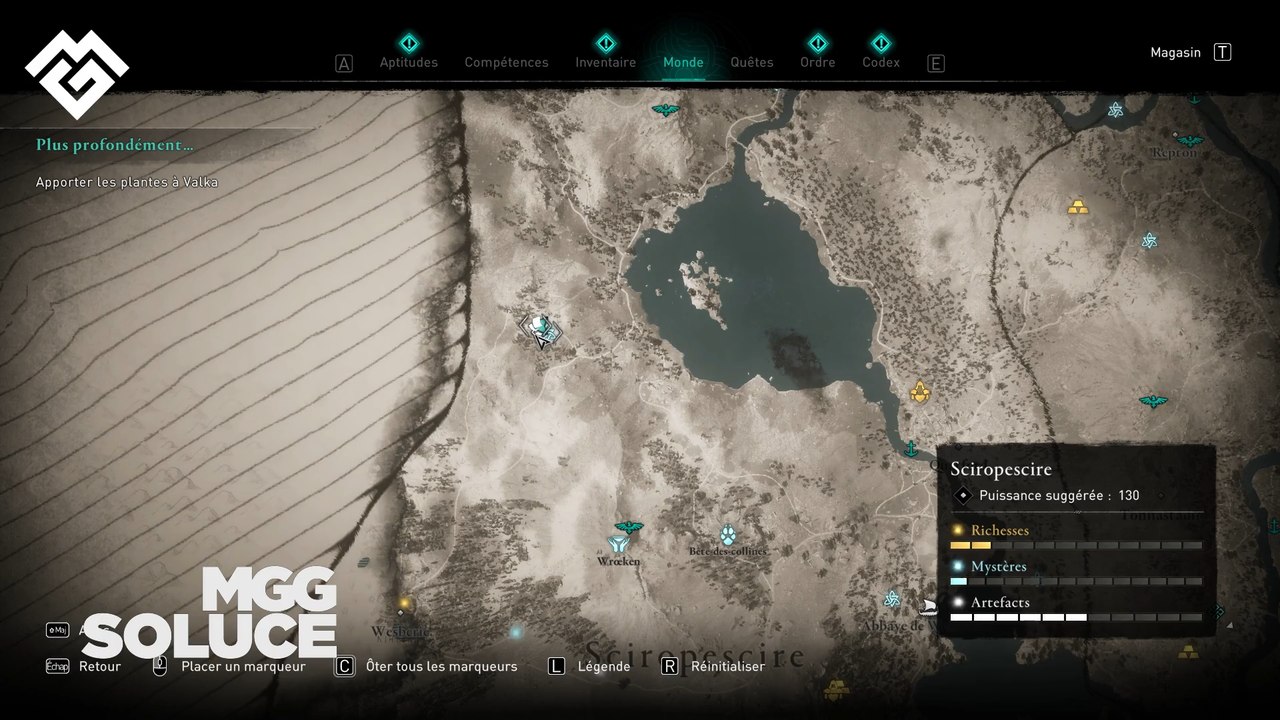Select the anchor harbor marker by the river
The image size is (1280, 720).
(911, 449)
